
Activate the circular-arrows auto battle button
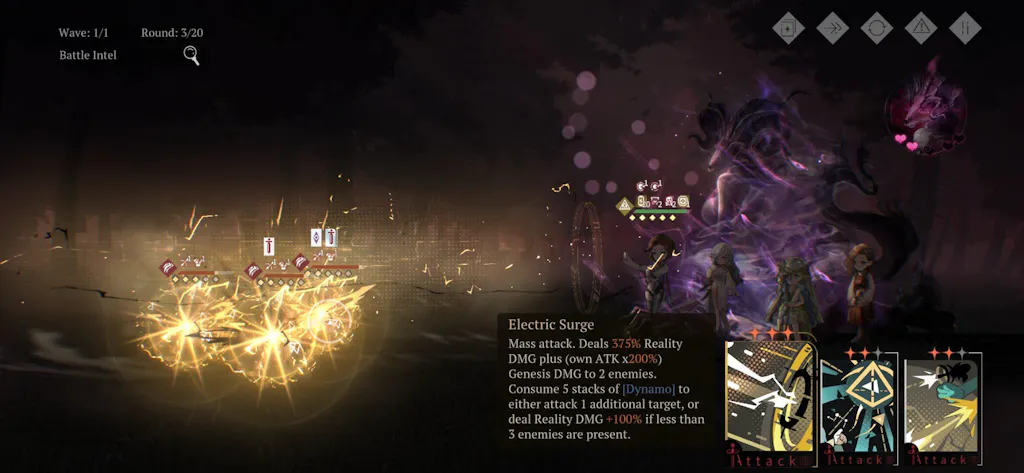point(877,28)
